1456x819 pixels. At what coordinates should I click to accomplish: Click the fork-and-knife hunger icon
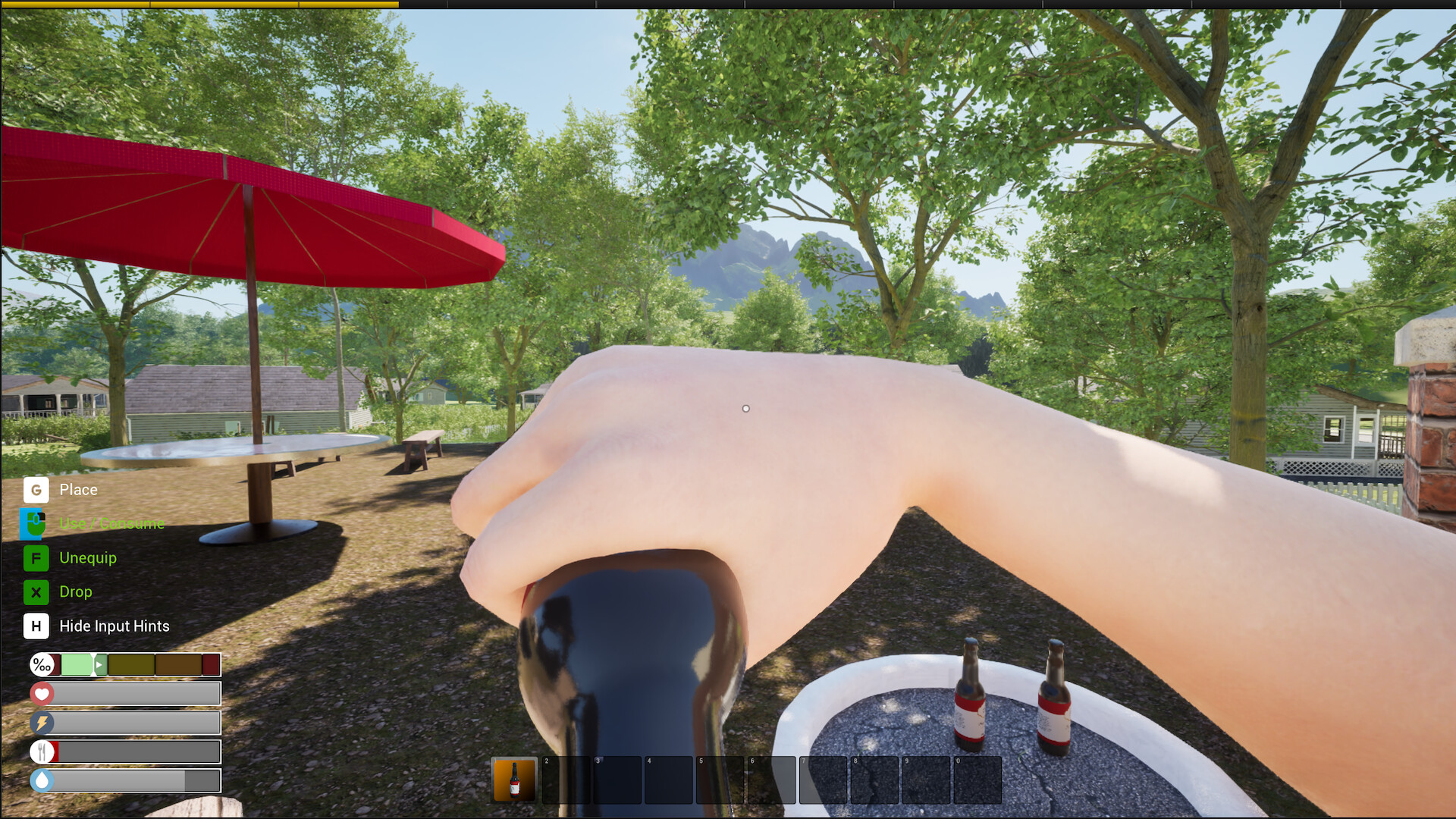click(42, 752)
